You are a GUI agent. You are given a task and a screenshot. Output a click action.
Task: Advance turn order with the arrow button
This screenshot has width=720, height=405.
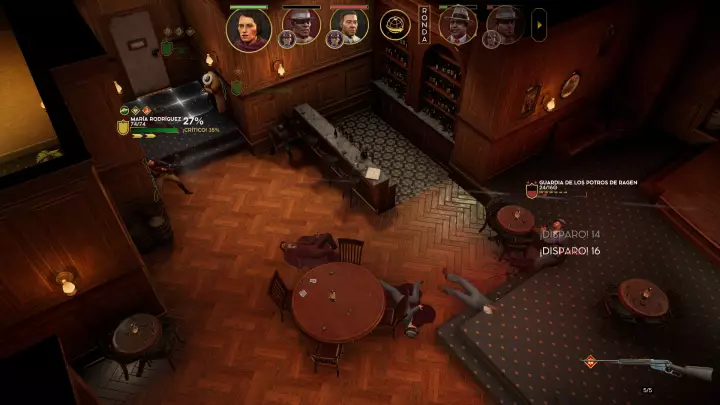pyautogui.click(x=539, y=22)
